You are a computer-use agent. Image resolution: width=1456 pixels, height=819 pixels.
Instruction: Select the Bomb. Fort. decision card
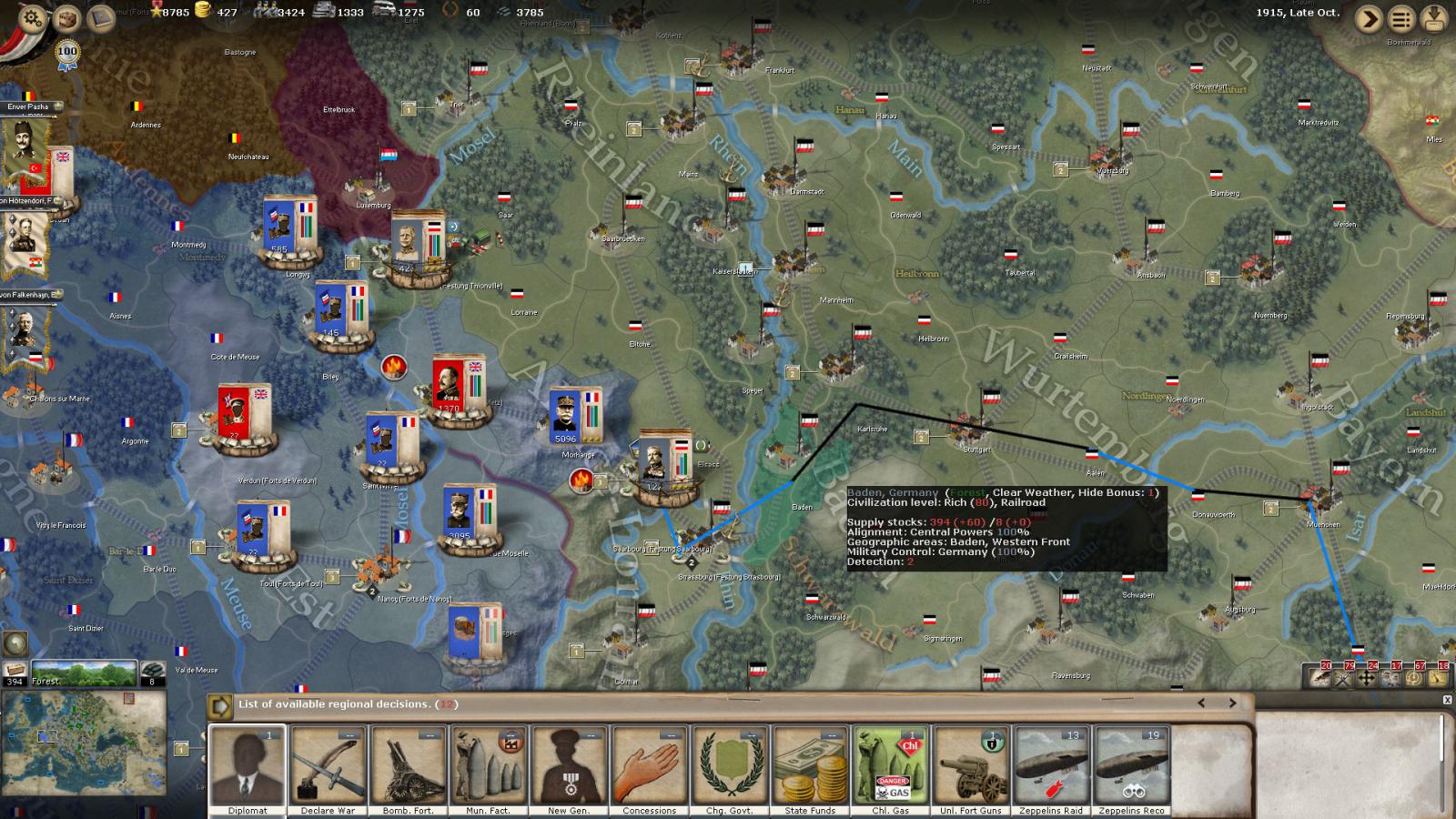click(408, 770)
